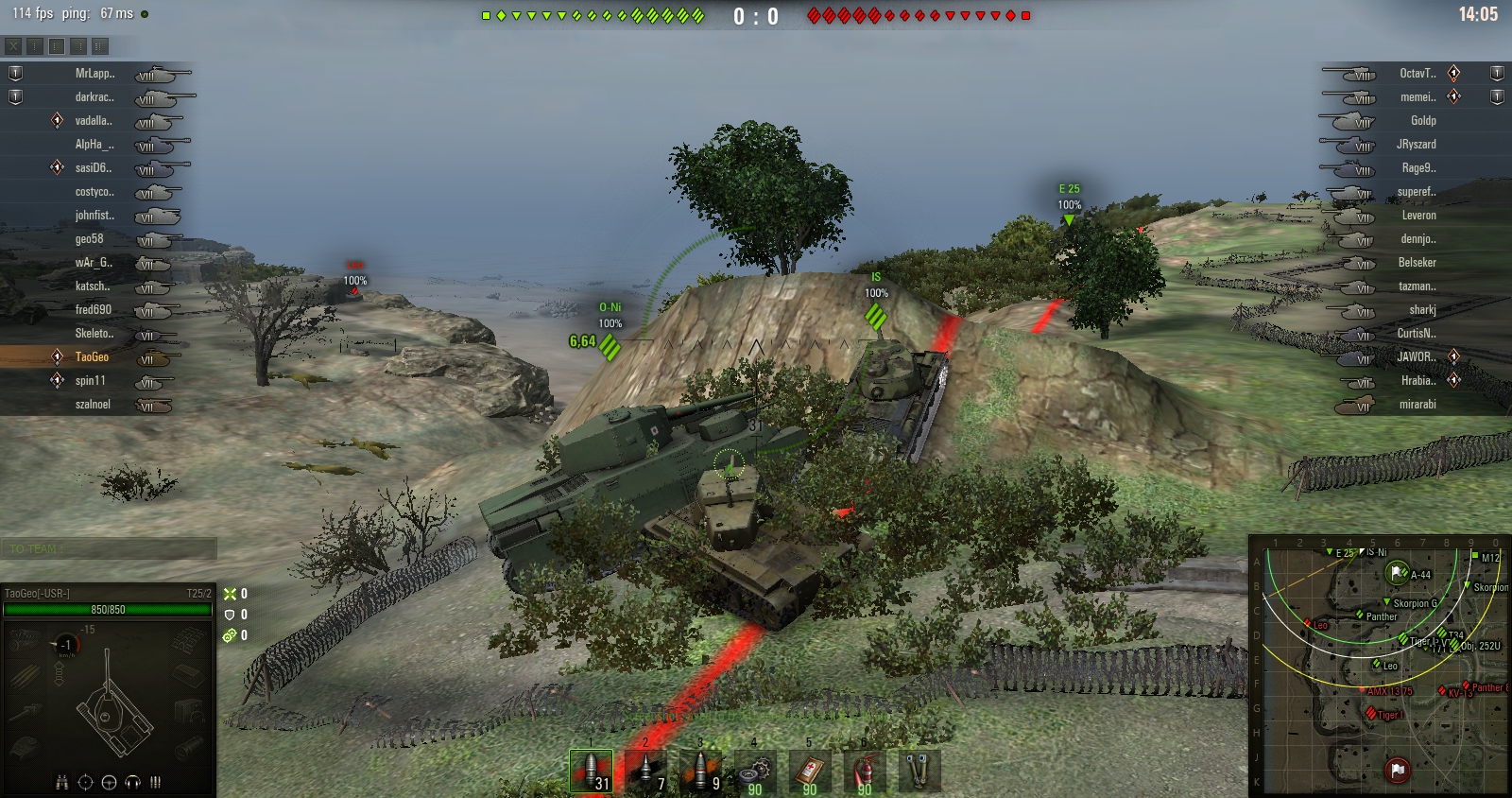Hide the player panel with X button
This screenshot has height=798, width=1512.
pos(13,45)
